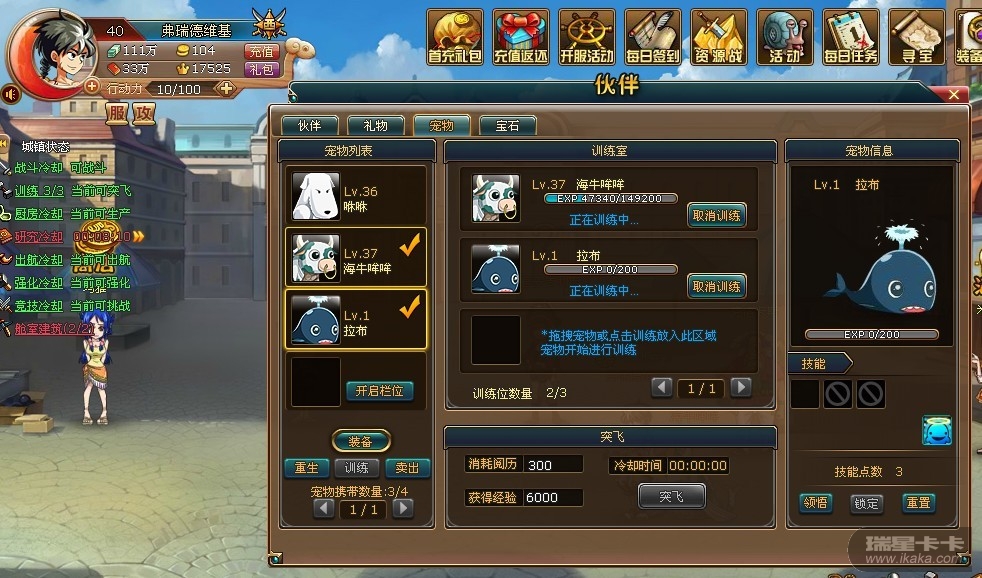This screenshot has height=578, width=982.
Task: Click the 充值 recharge button
Action: pyautogui.click(x=260, y=50)
